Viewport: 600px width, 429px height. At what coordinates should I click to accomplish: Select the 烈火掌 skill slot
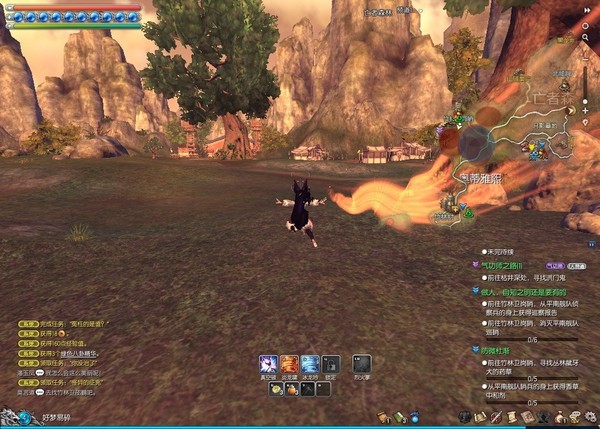point(362,364)
